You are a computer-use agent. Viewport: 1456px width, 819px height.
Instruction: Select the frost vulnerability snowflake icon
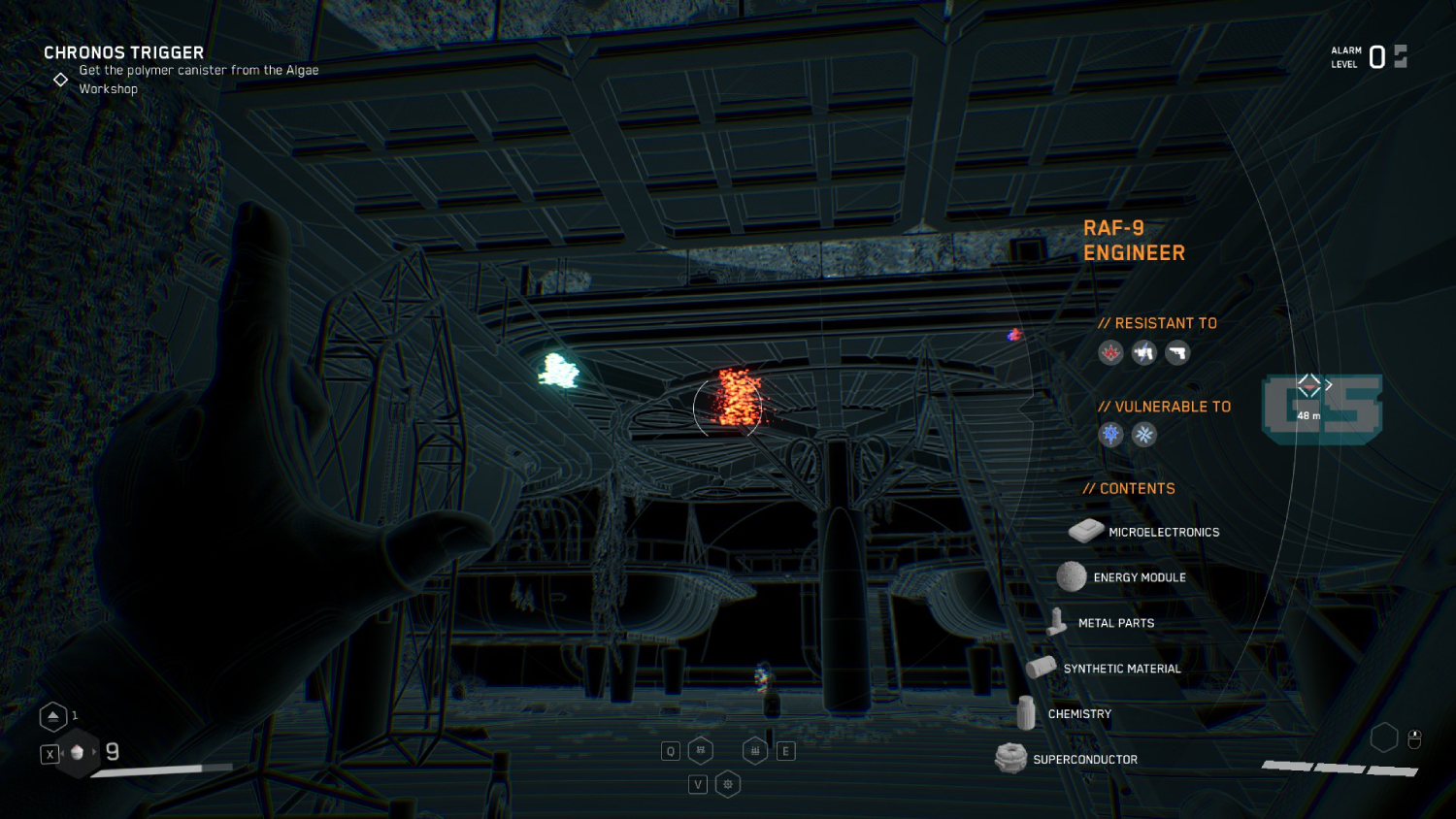coord(1143,435)
